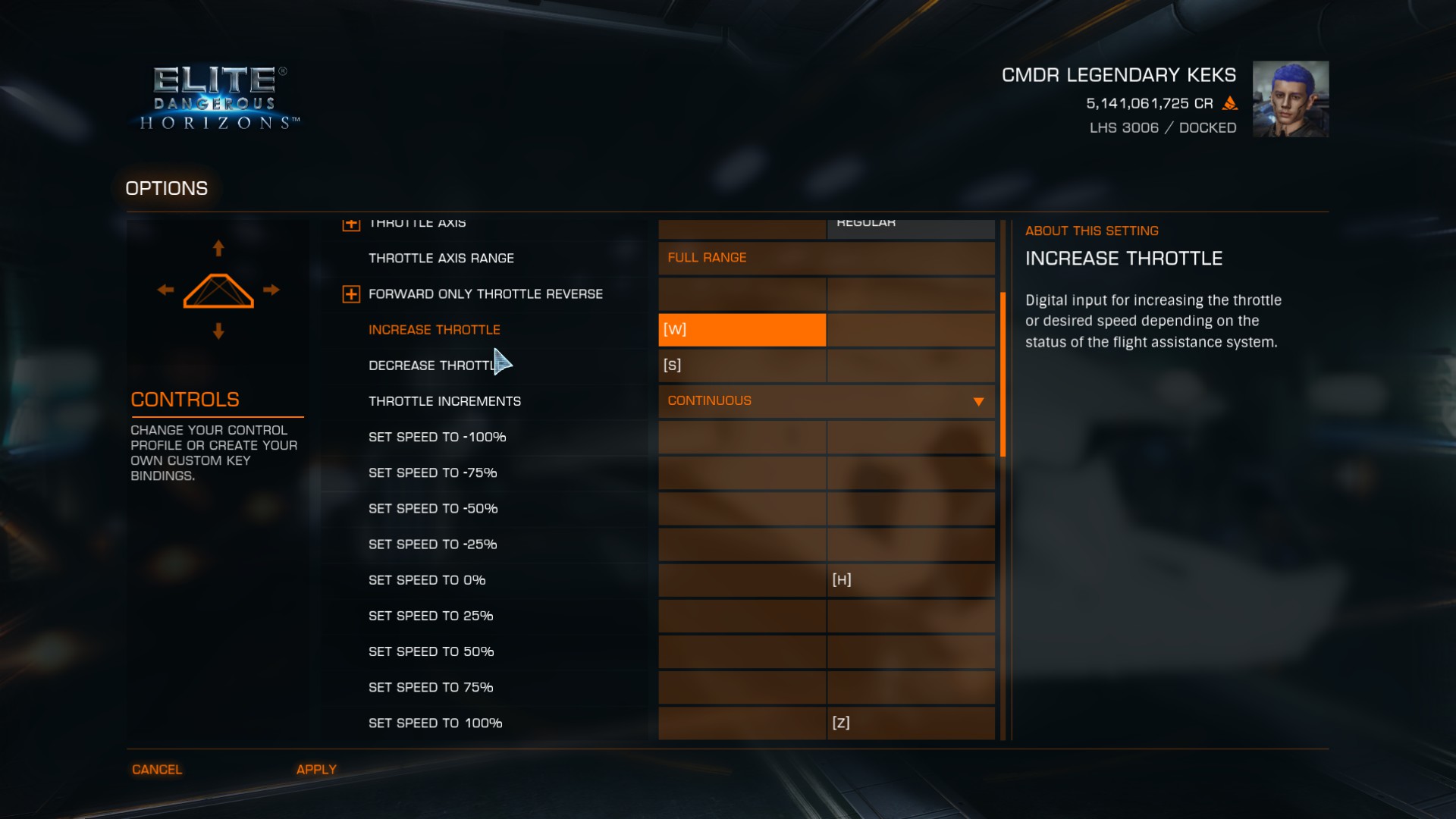Choose the Set Speed To 50% row
The image size is (1456, 819).
[x=431, y=652]
